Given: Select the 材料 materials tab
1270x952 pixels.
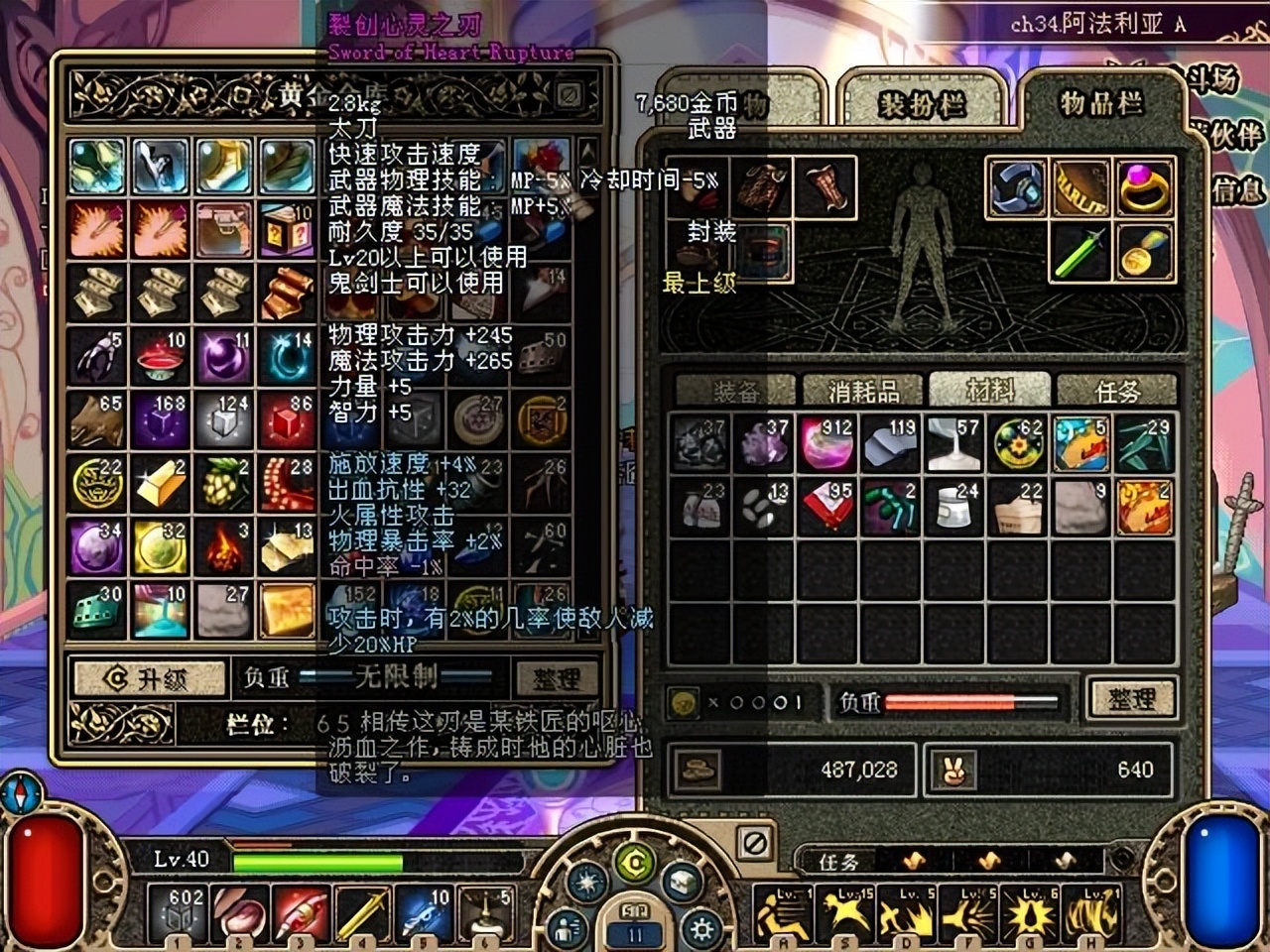Looking at the screenshot, I should click(x=989, y=391).
